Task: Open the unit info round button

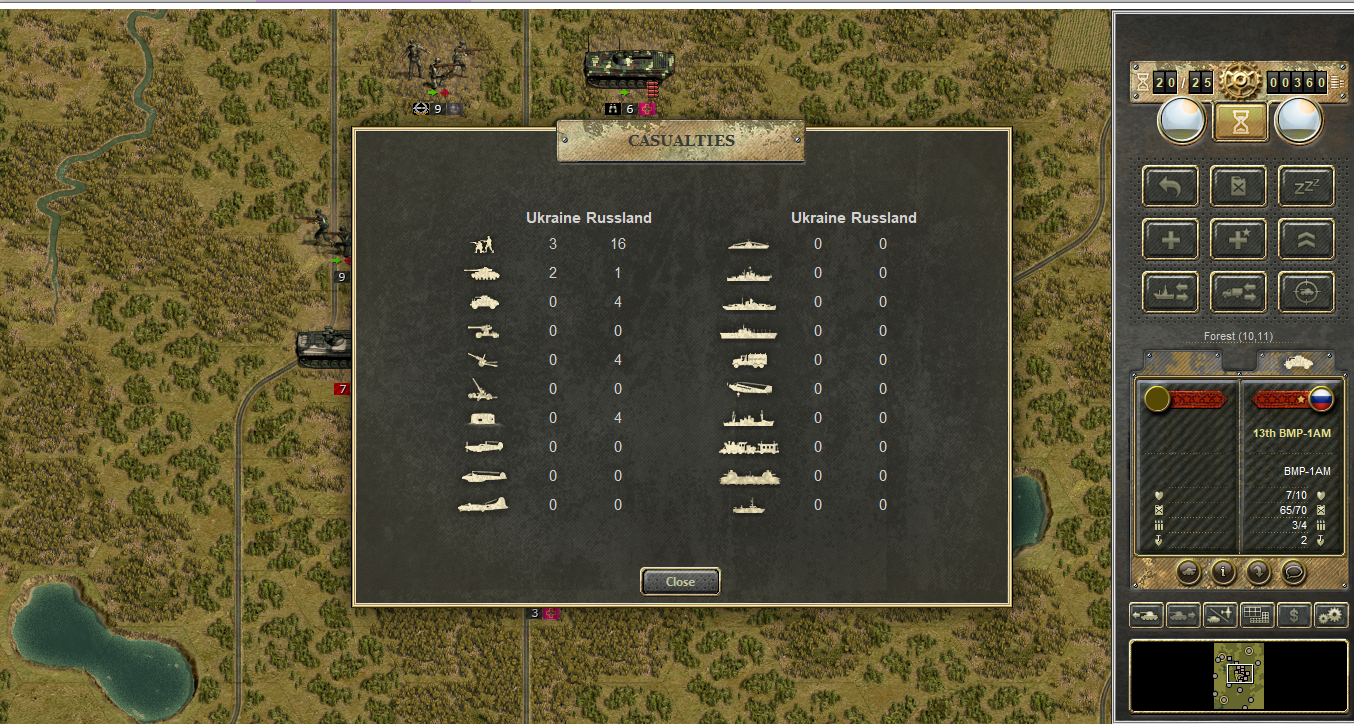Action: (x=1222, y=571)
